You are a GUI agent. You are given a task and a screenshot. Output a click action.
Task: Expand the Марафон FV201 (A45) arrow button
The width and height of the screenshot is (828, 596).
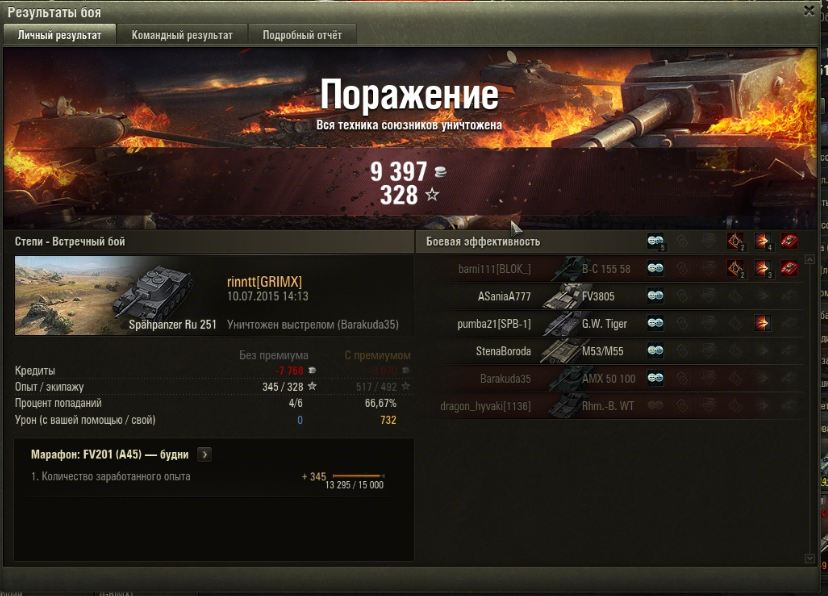205,454
